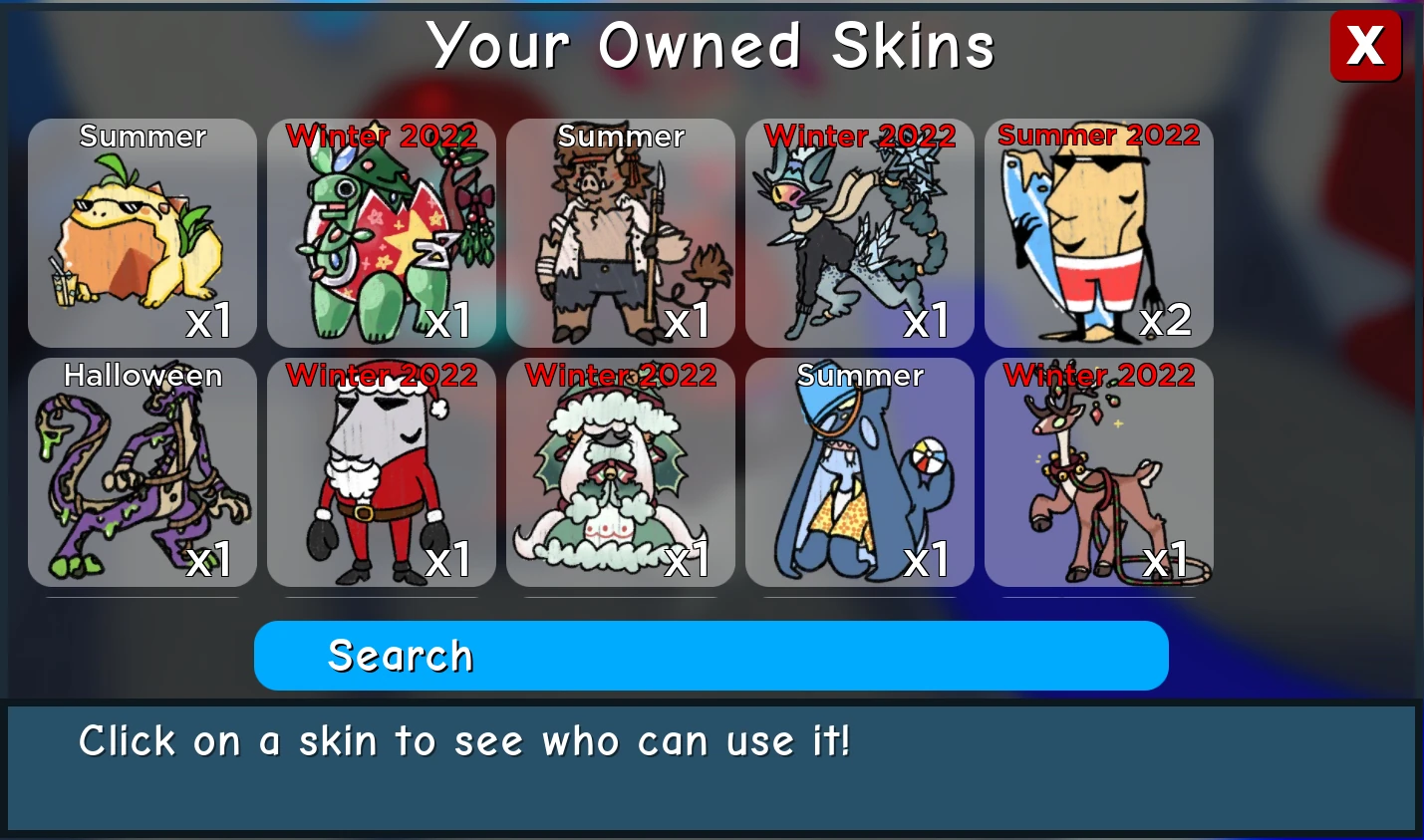Click the Search input field
Image resolution: width=1424 pixels, height=840 pixels.
click(x=711, y=655)
